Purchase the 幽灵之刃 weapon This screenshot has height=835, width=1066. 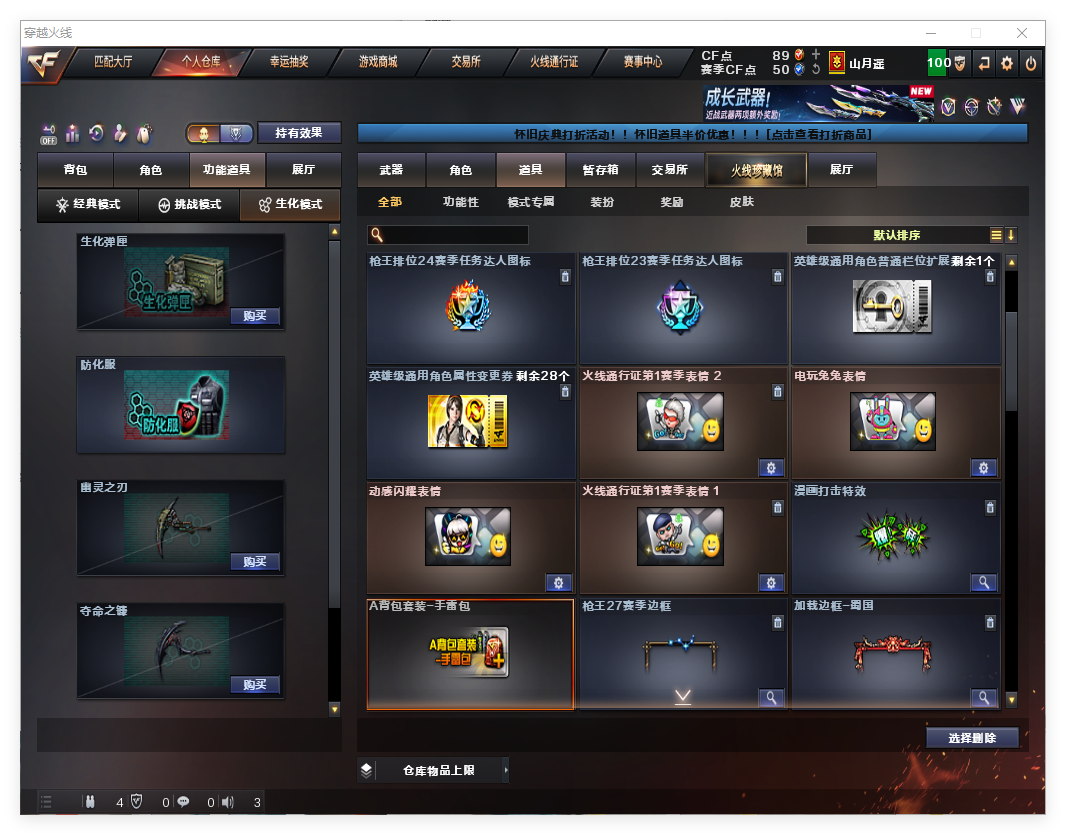[x=255, y=562]
